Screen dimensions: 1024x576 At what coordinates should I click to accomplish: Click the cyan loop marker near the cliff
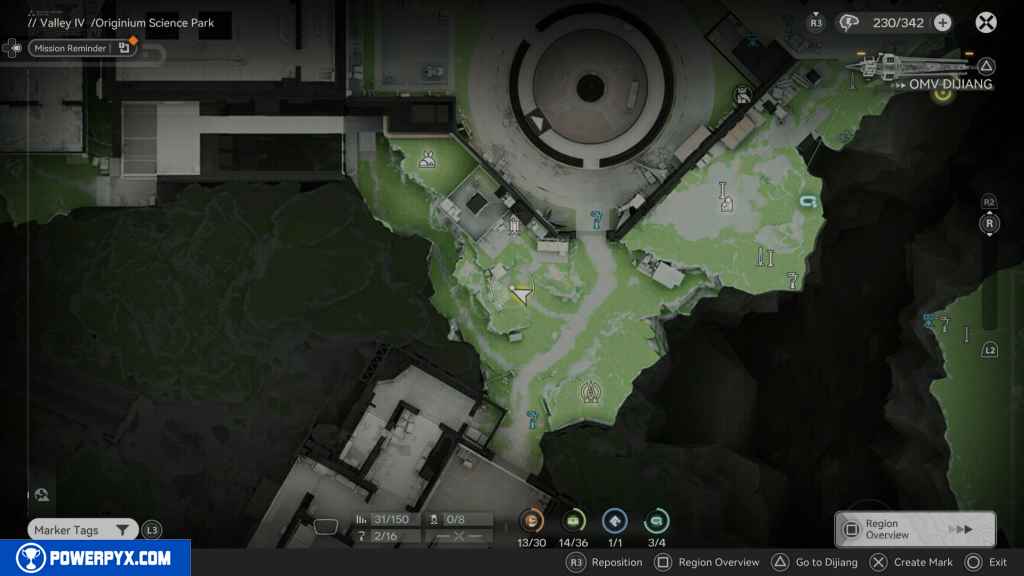point(807,203)
